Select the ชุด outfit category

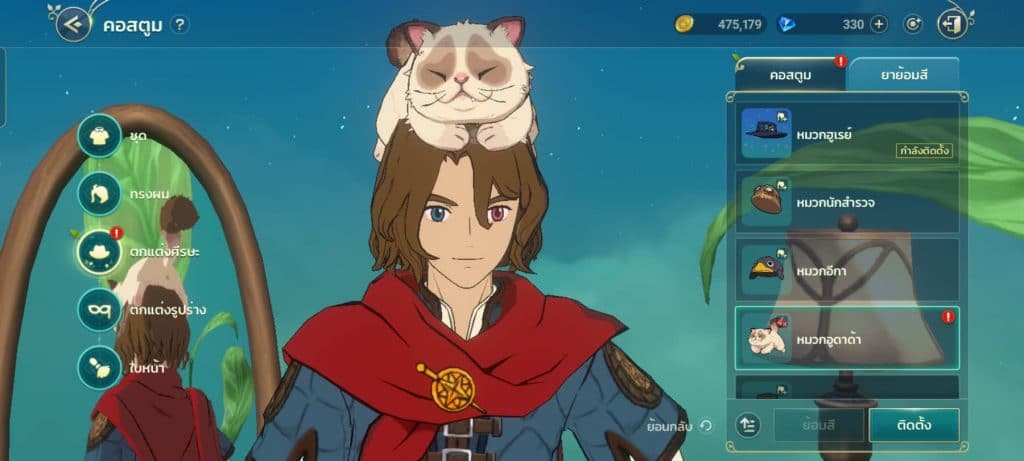pyautogui.click(x=100, y=135)
